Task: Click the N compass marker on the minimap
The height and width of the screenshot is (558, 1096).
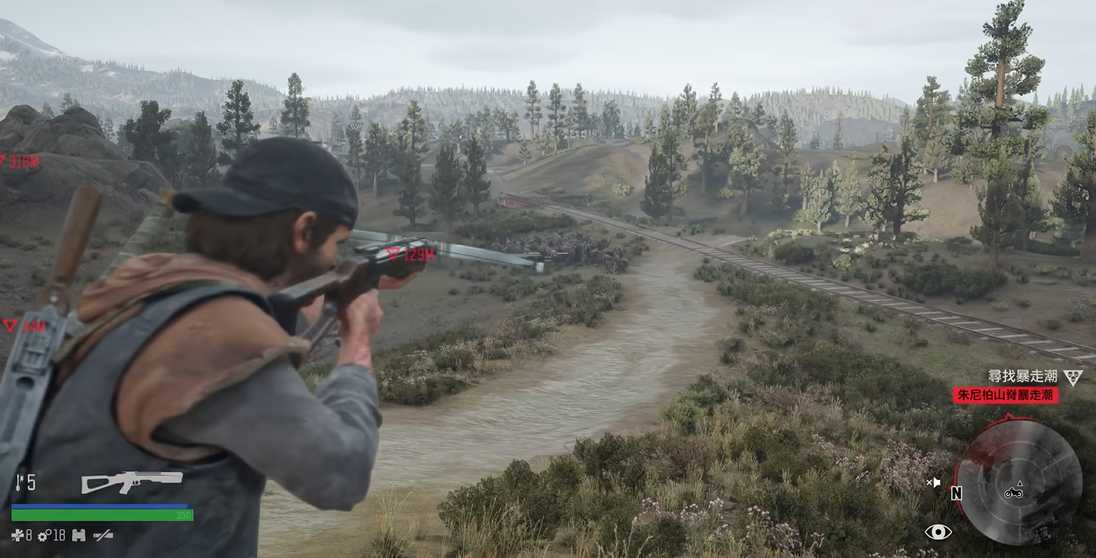Action: (956, 493)
